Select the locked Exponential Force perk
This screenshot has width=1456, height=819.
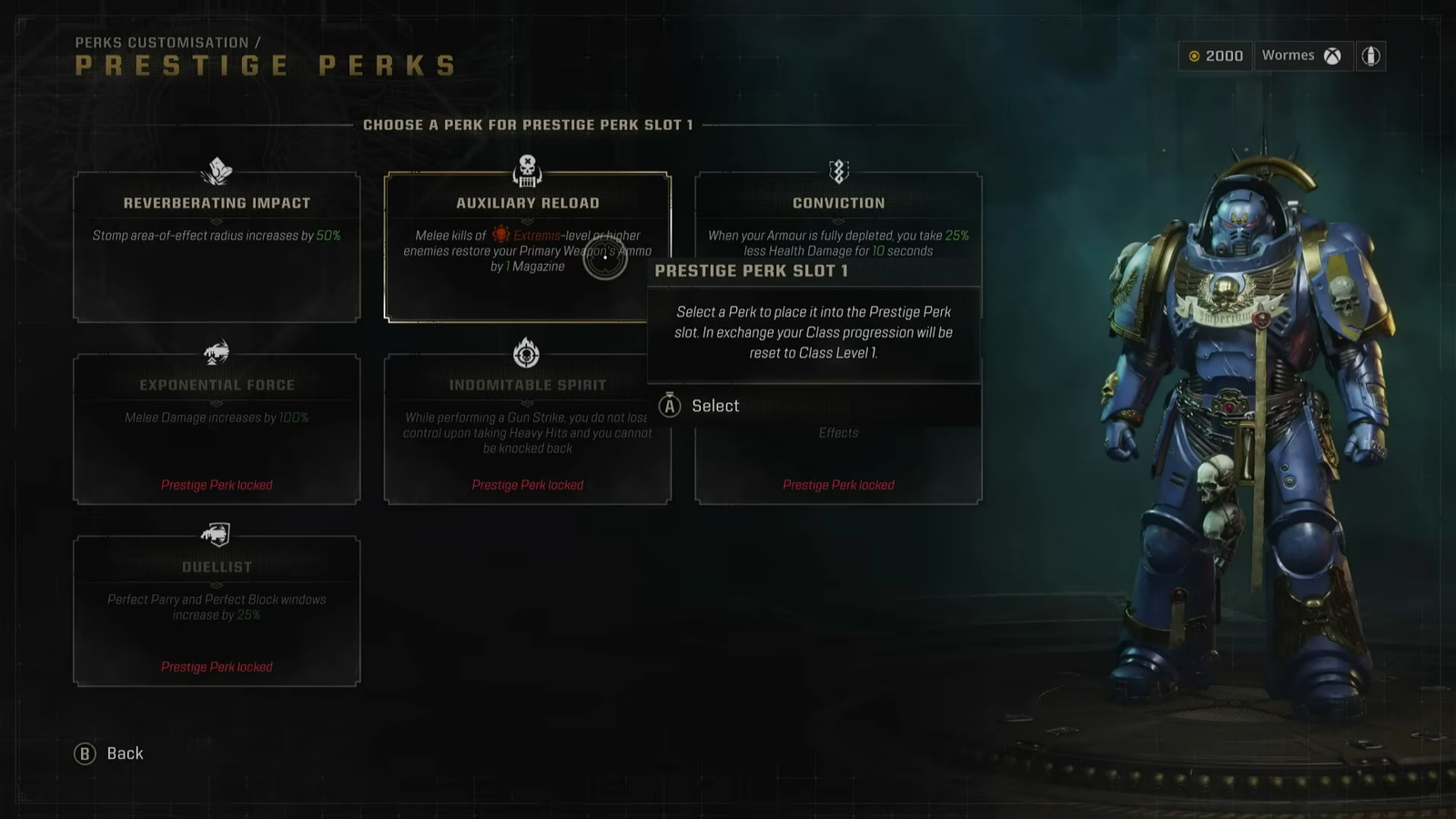(217, 430)
